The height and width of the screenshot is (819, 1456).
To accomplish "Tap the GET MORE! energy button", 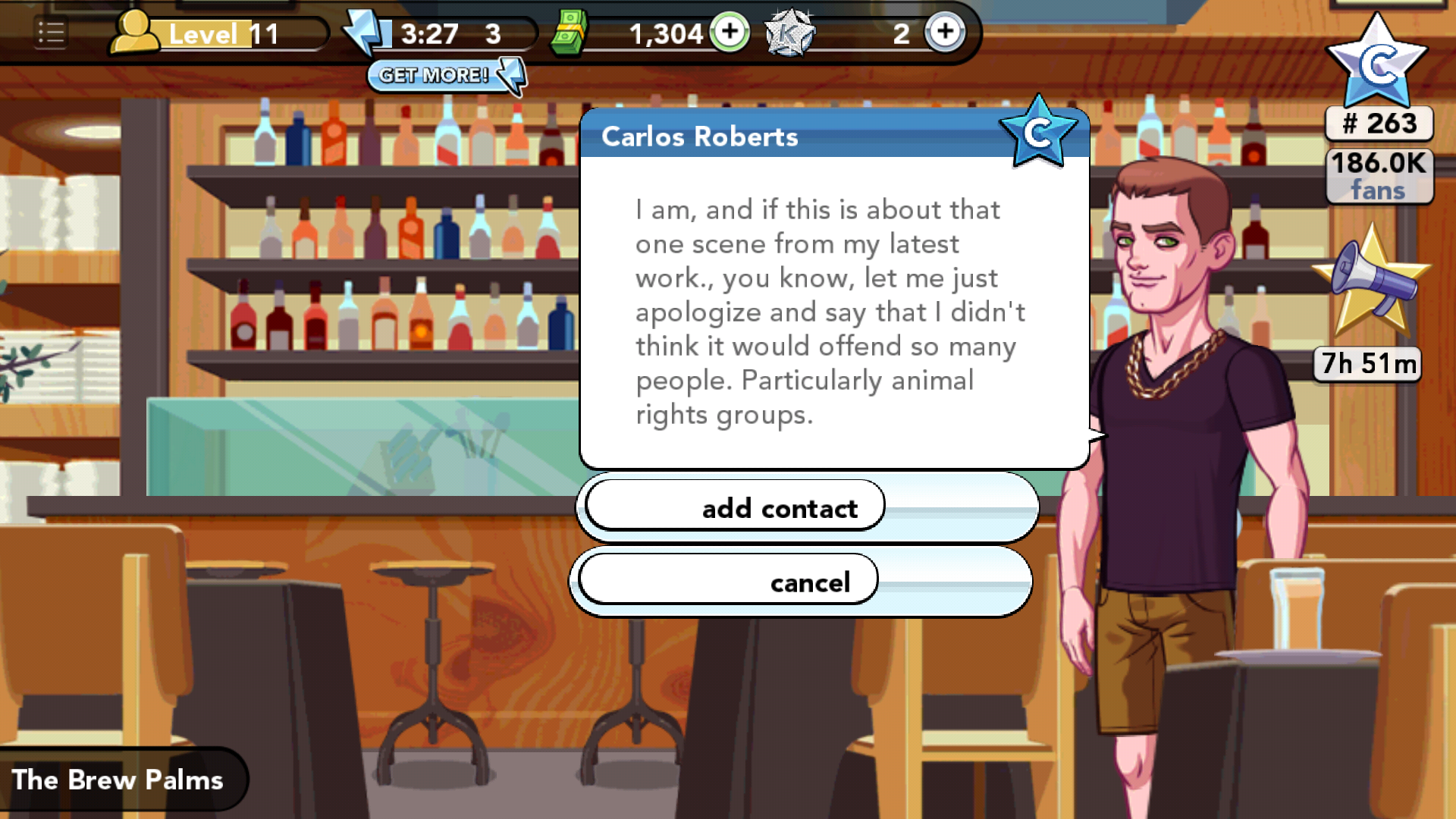I will [x=446, y=75].
